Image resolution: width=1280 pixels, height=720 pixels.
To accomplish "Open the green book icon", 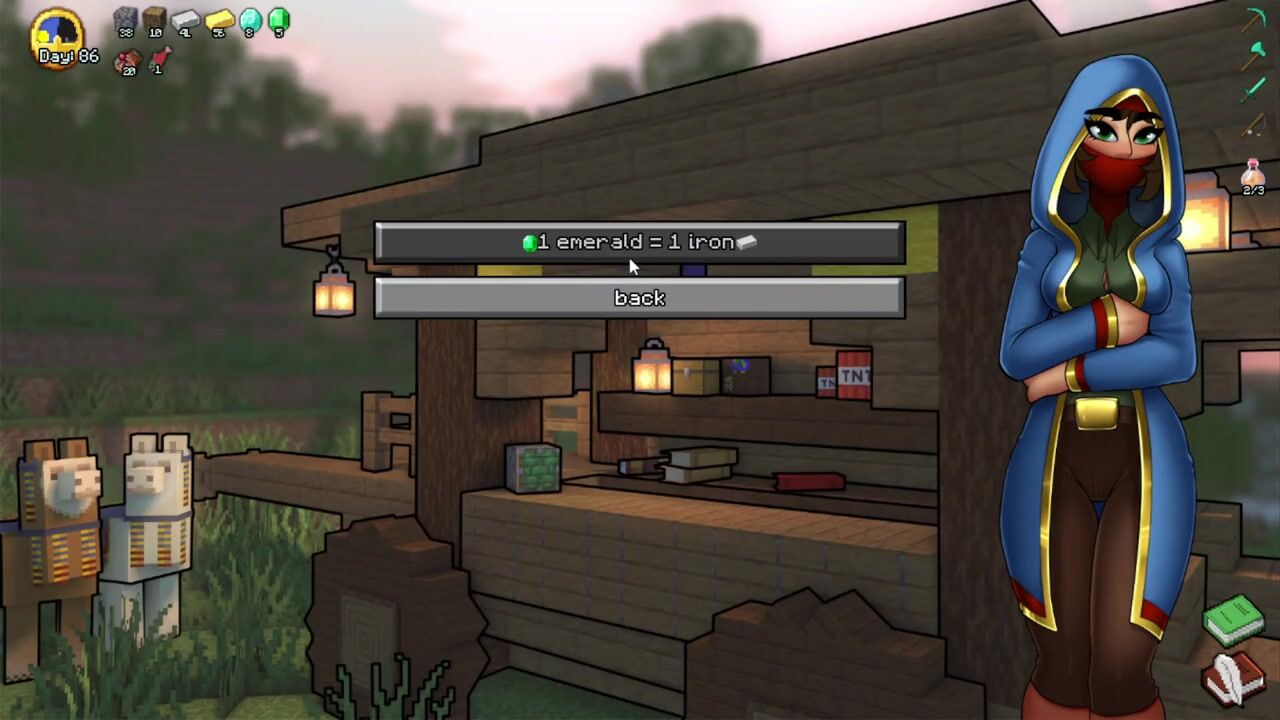I will point(1235,620).
